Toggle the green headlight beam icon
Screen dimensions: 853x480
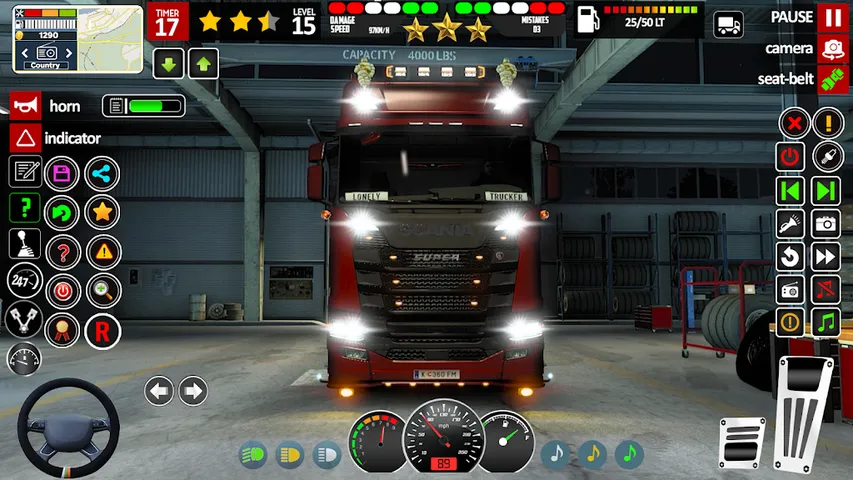pos(253,456)
